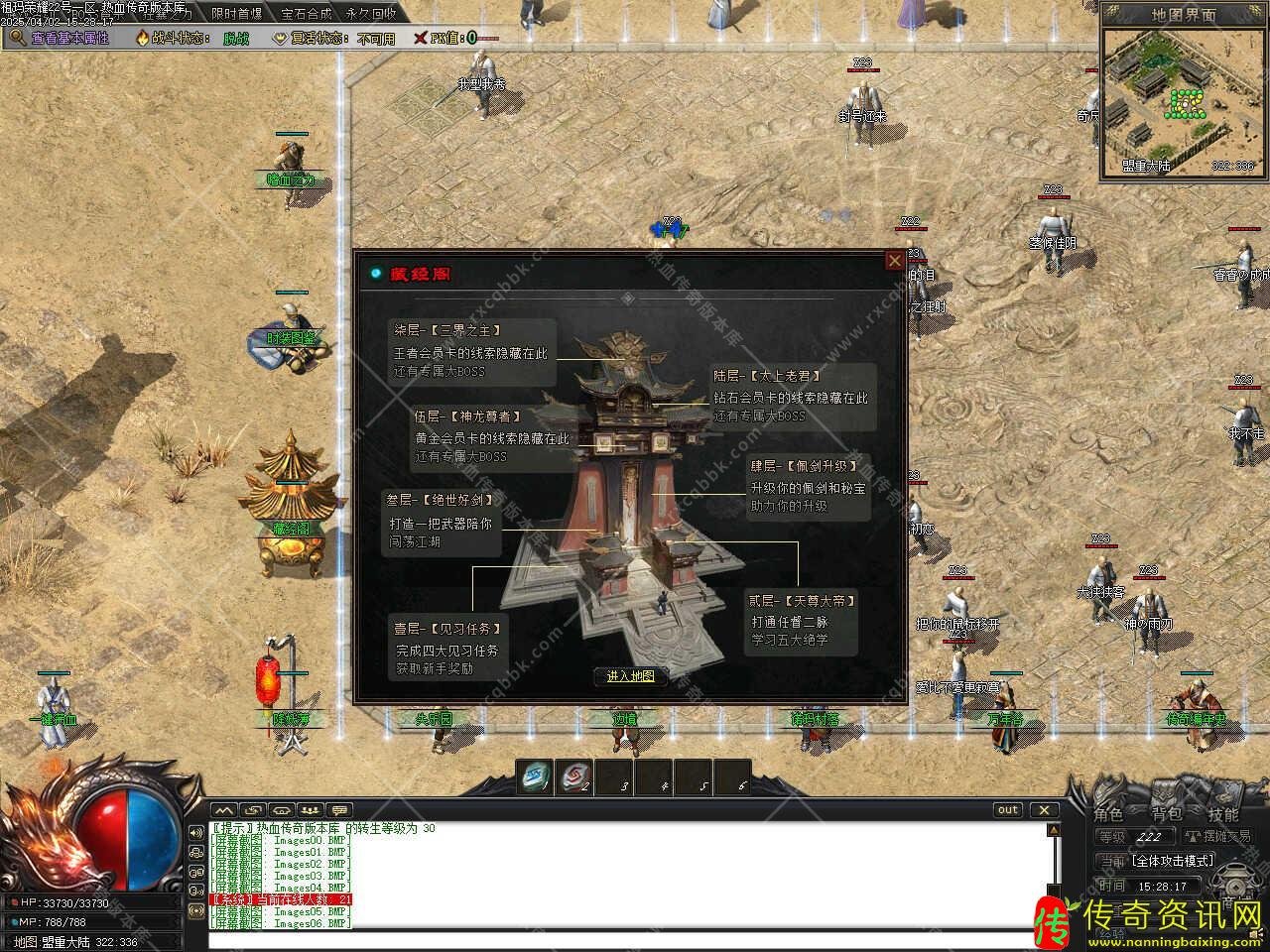Click the speech bubble chat channel button
The height and width of the screenshot is (952, 1270).
coord(339,810)
